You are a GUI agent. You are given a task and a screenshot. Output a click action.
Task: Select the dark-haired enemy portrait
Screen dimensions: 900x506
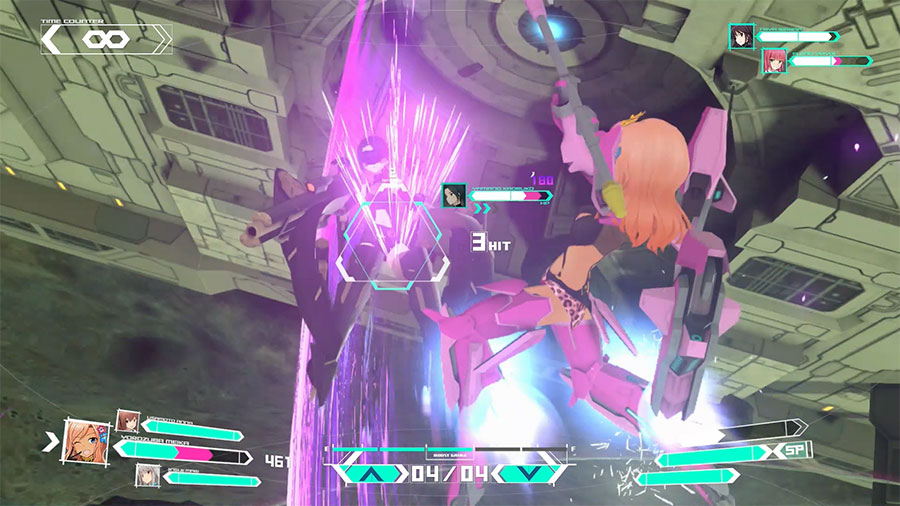click(x=741, y=37)
